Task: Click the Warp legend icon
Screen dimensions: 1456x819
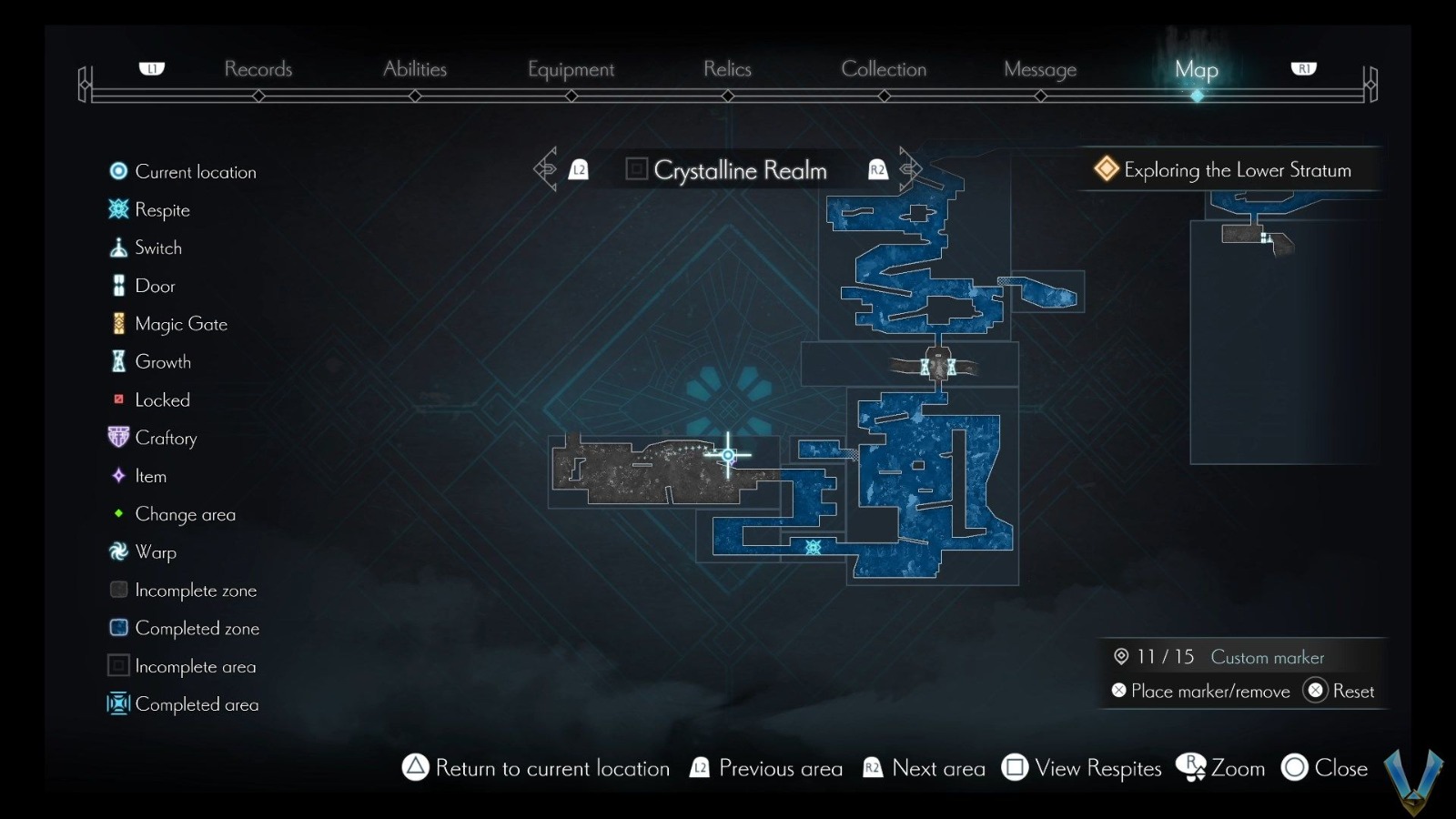Action: [117, 551]
